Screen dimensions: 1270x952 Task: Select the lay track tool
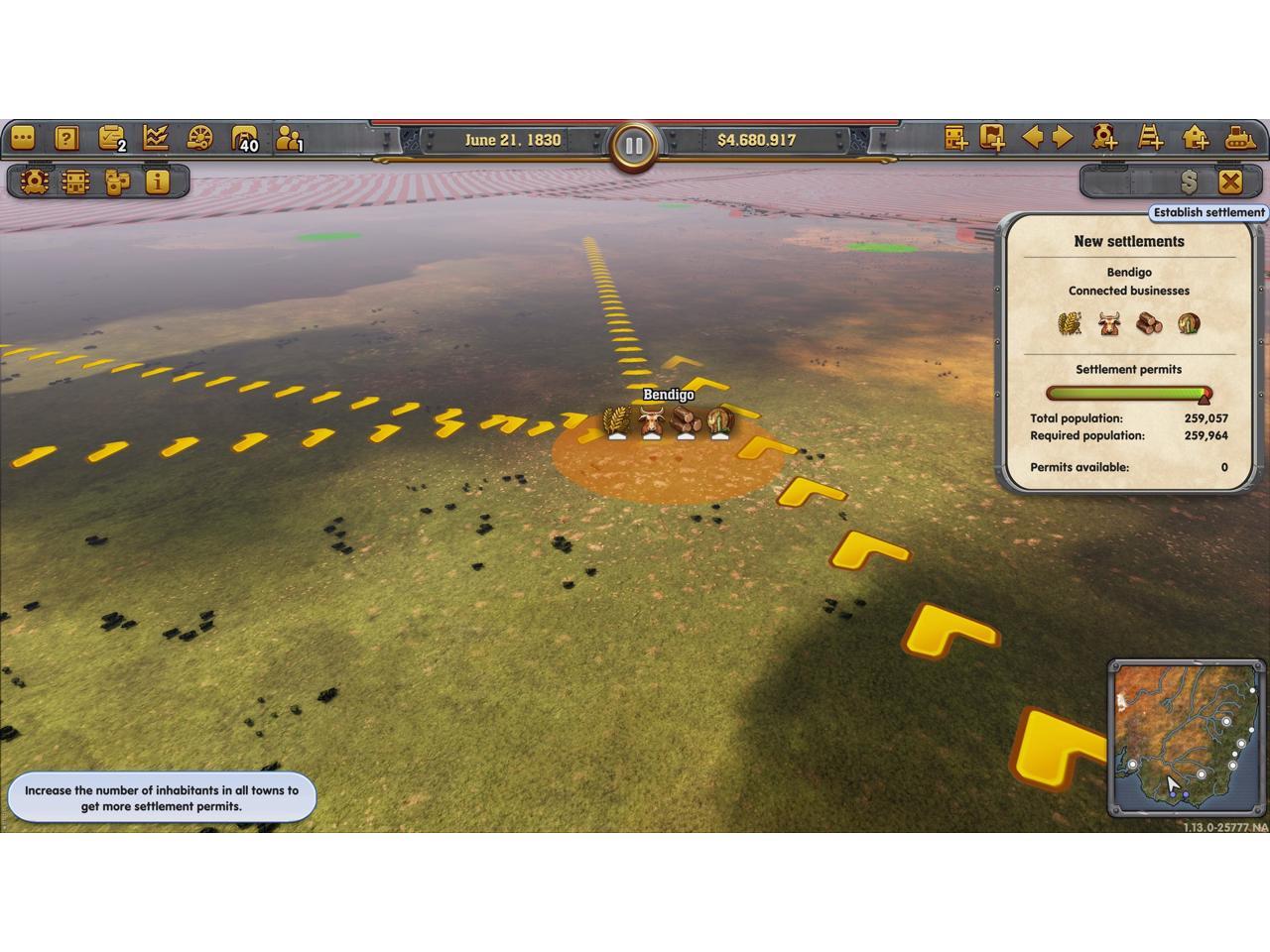(x=1150, y=137)
